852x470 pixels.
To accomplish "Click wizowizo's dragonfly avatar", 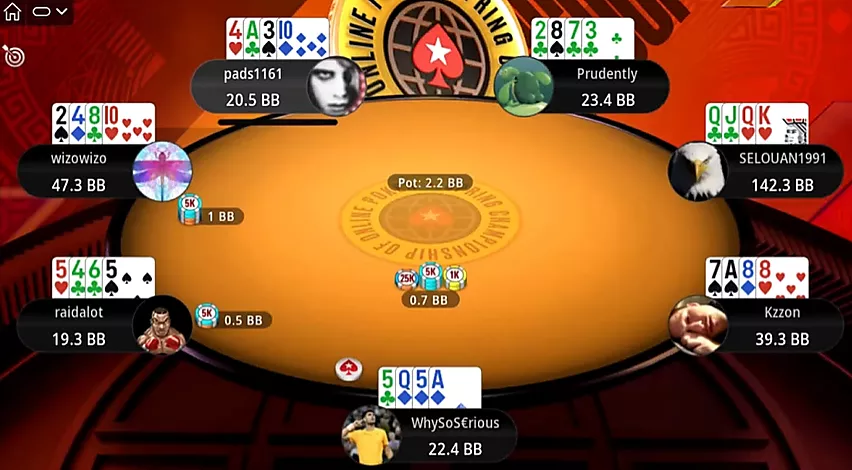I will tap(162, 171).
